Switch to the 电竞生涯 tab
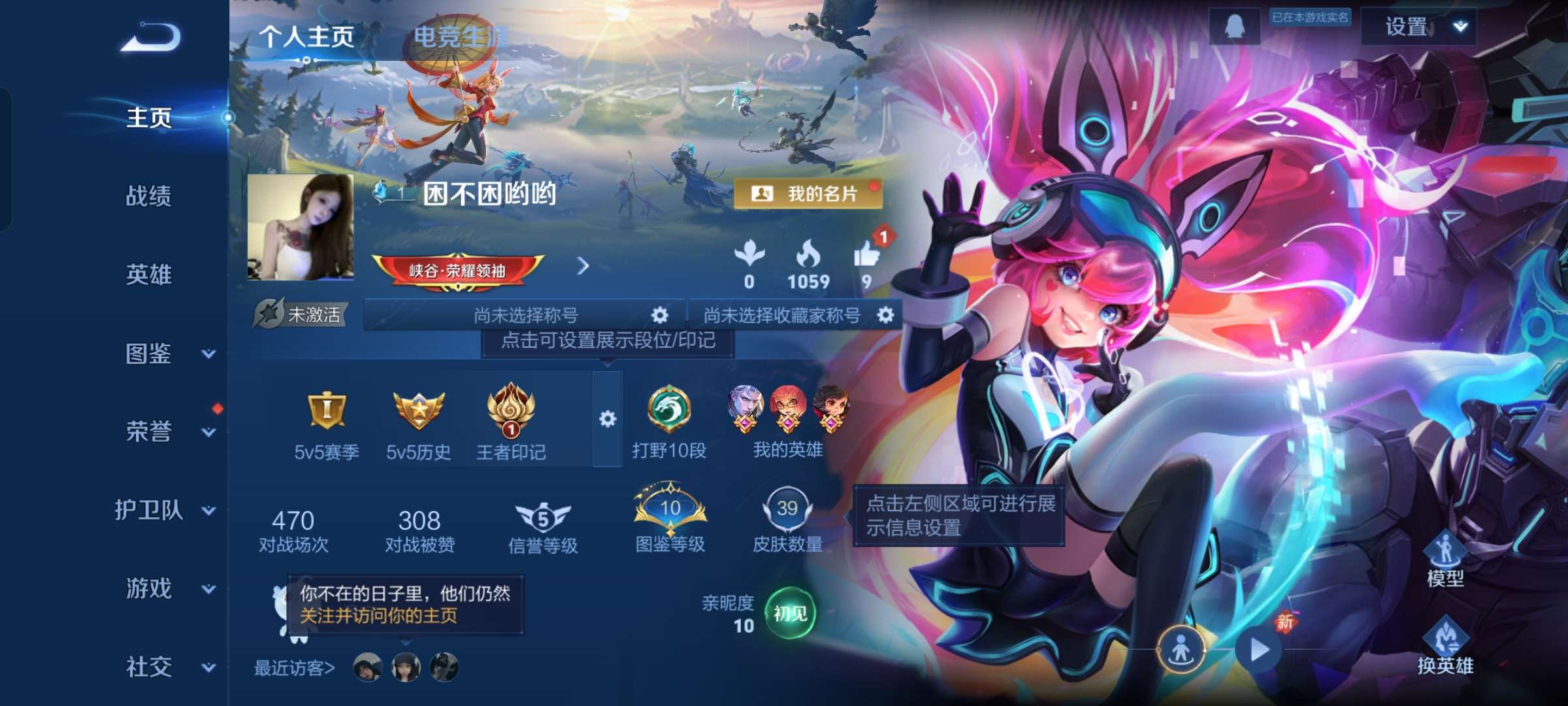This screenshot has height=706, width=1568. (458, 36)
